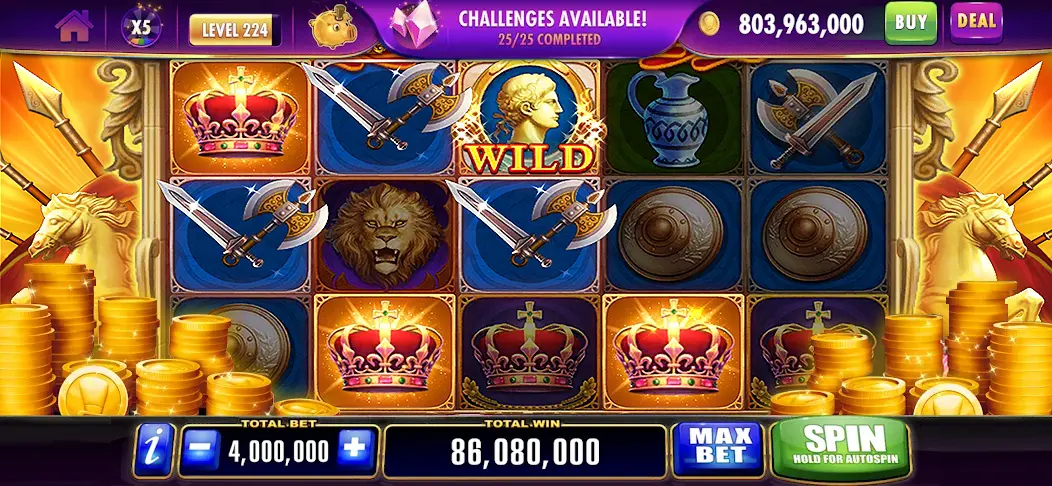Increase the total bet with plus
1052x486 pixels.
pyautogui.click(x=354, y=451)
